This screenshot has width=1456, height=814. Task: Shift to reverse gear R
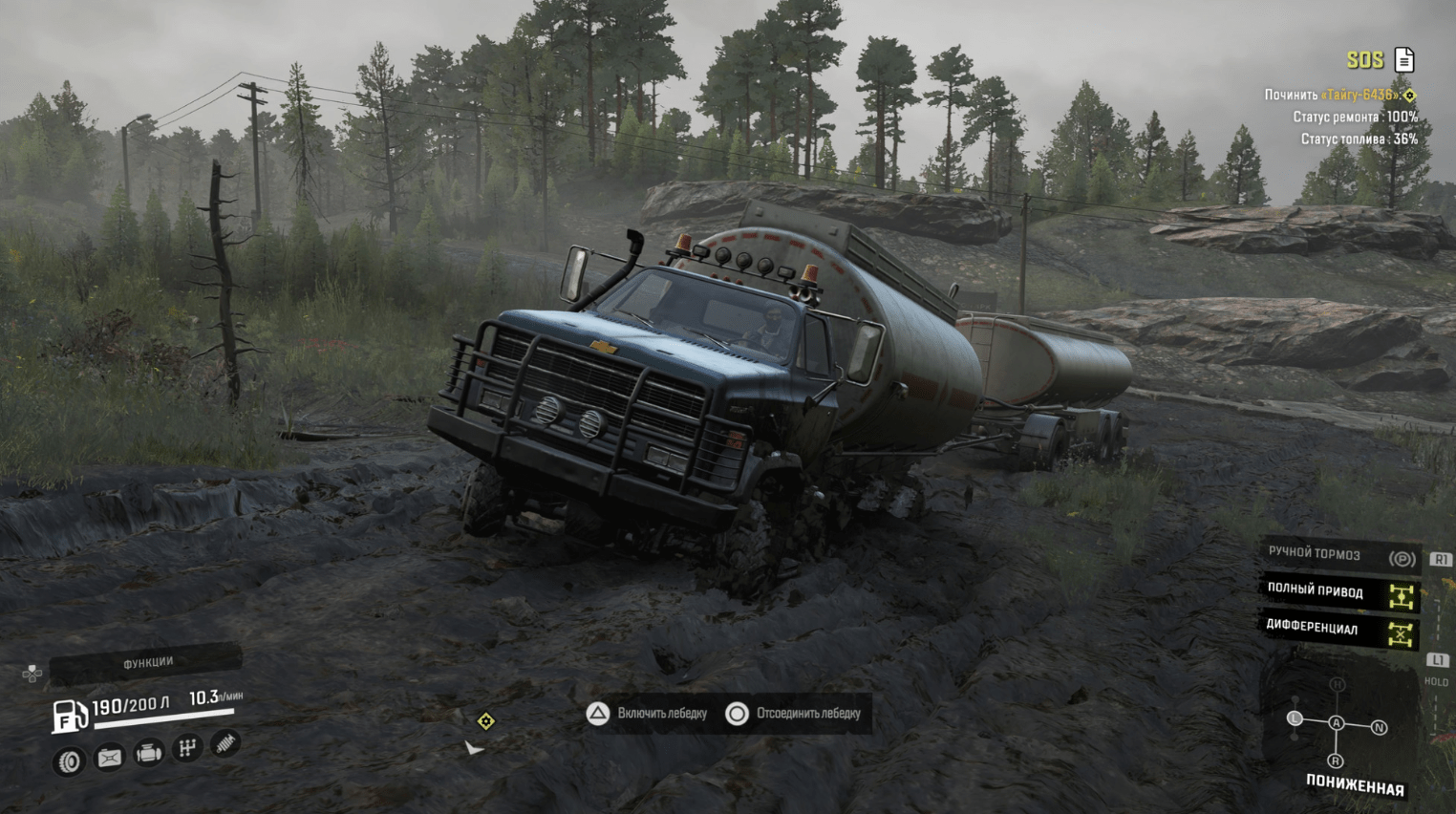pyautogui.click(x=1336, y=760)
